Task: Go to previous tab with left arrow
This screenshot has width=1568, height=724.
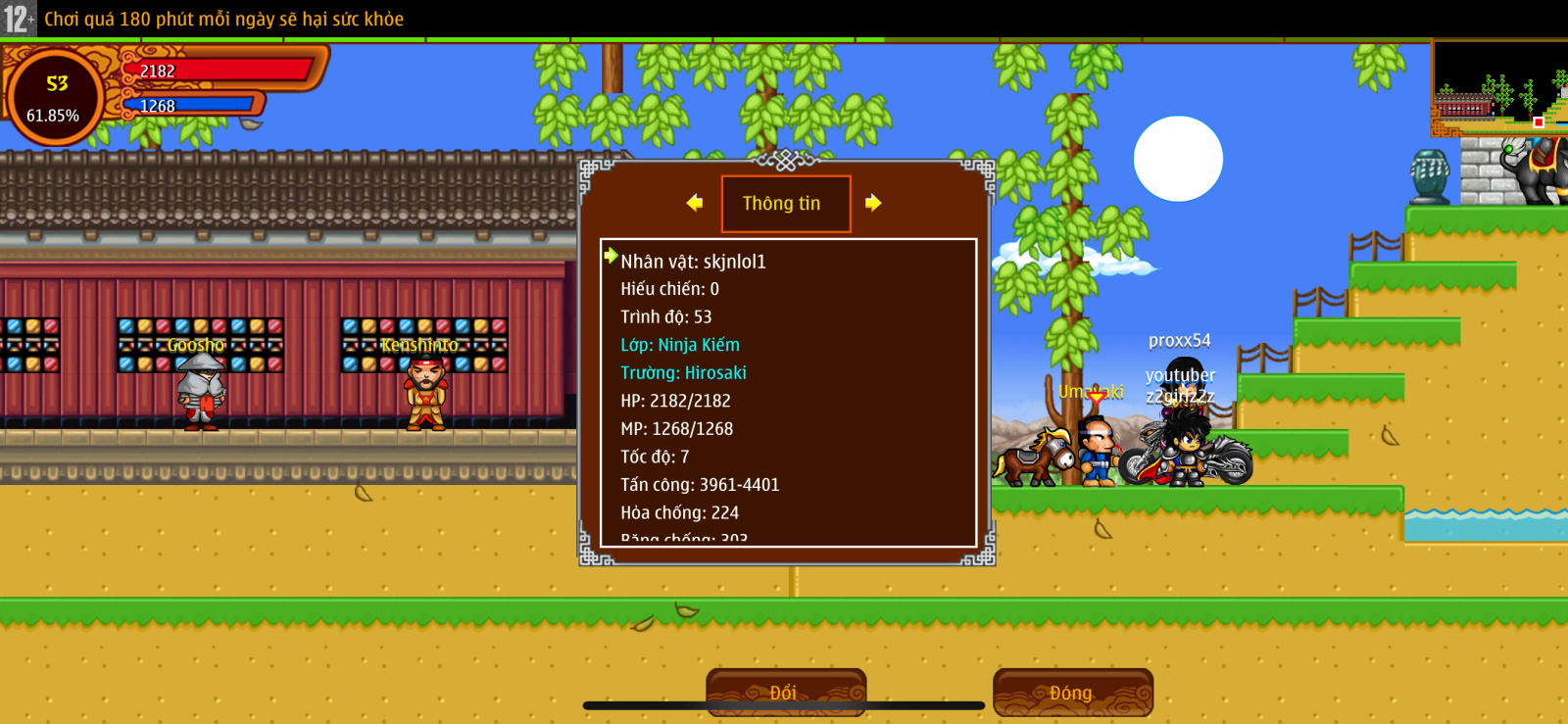Action: tap(695, 203)
